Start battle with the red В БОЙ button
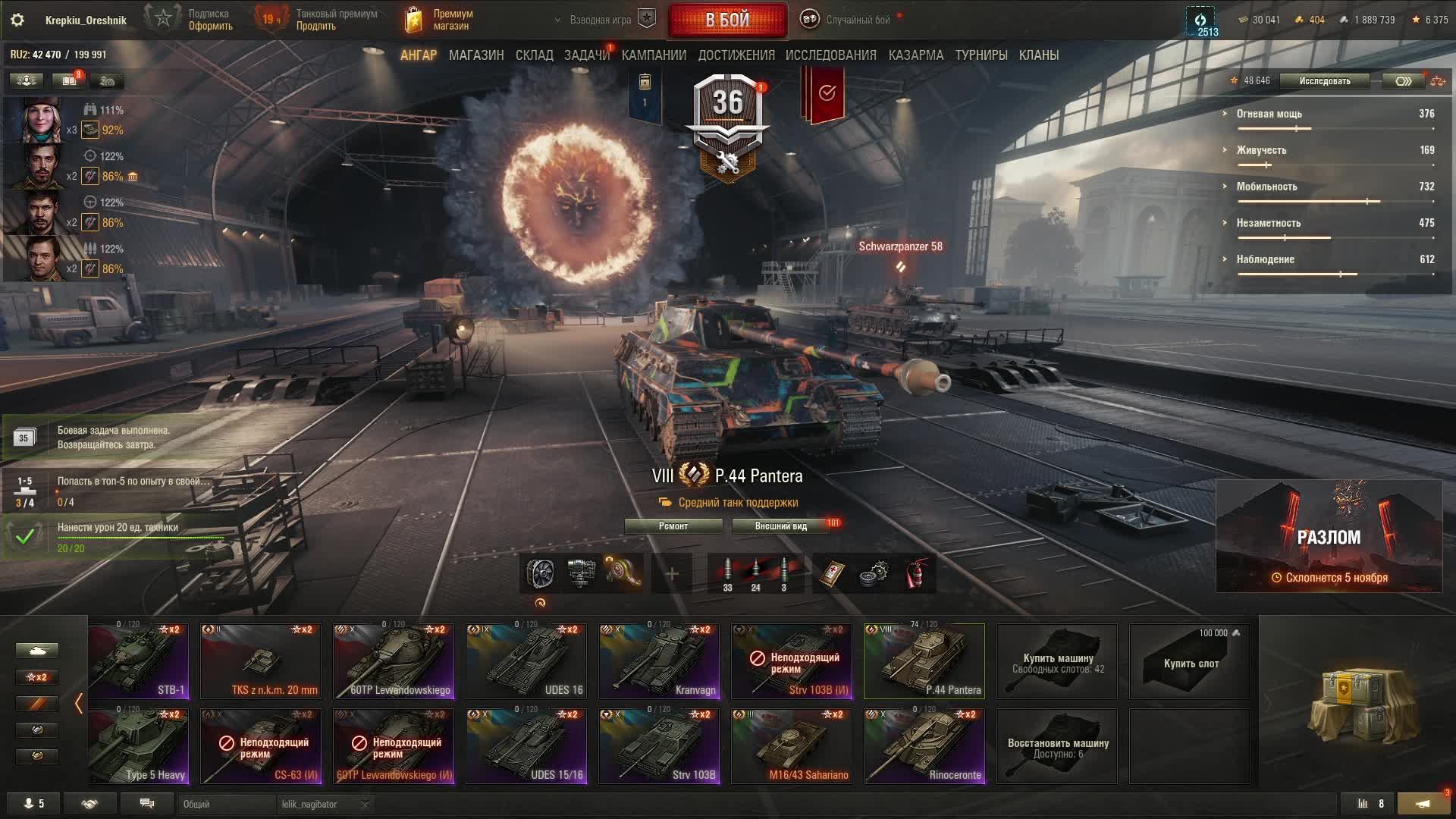This screenshot has width=1456, height=819. point(727,20)
